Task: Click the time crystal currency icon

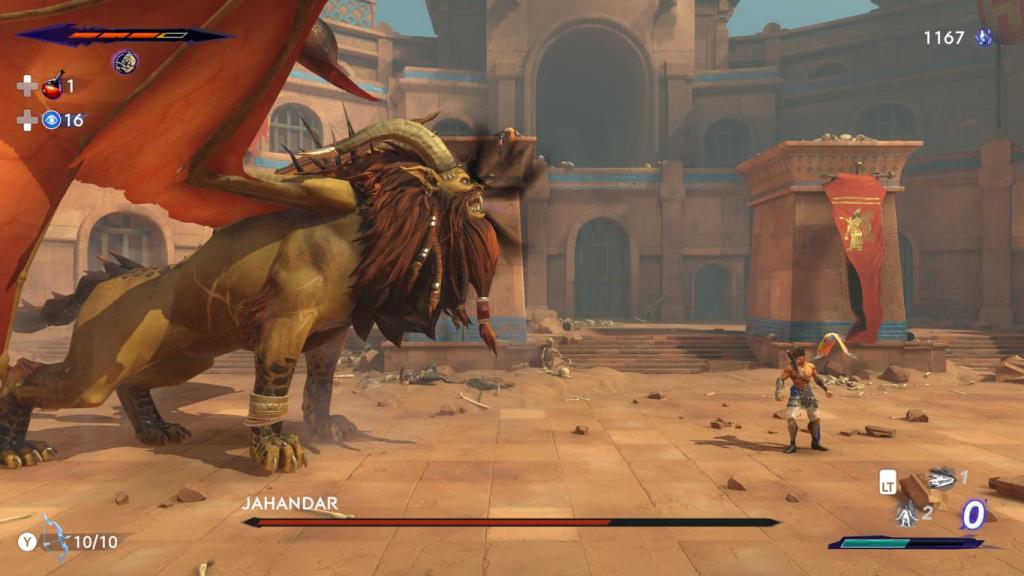Action: (x=984, y=38)
